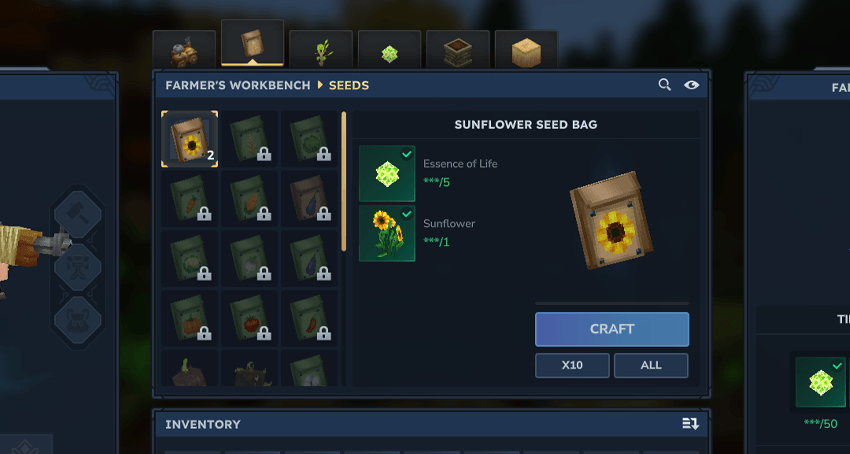Craft the Sunflower Seed Bag
Viewport: 850px width, 454px height.
pos(611,329)
